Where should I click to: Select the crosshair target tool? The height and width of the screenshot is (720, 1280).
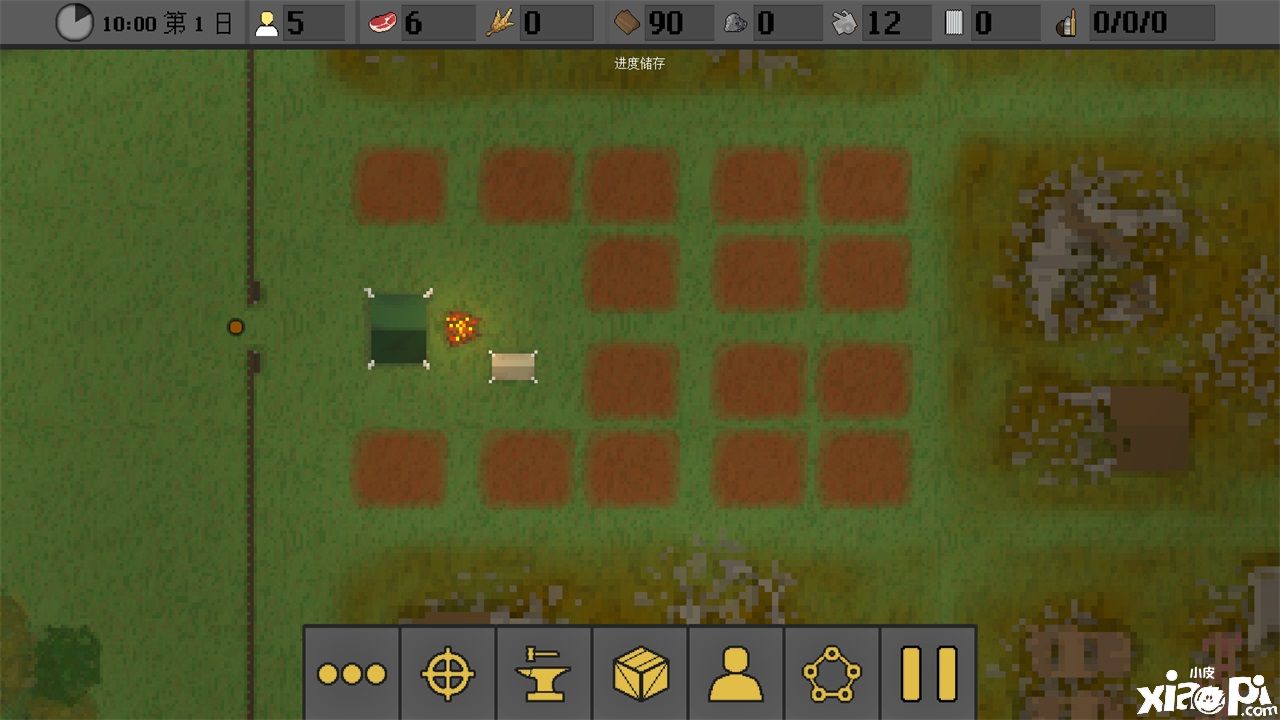point(447,674)
